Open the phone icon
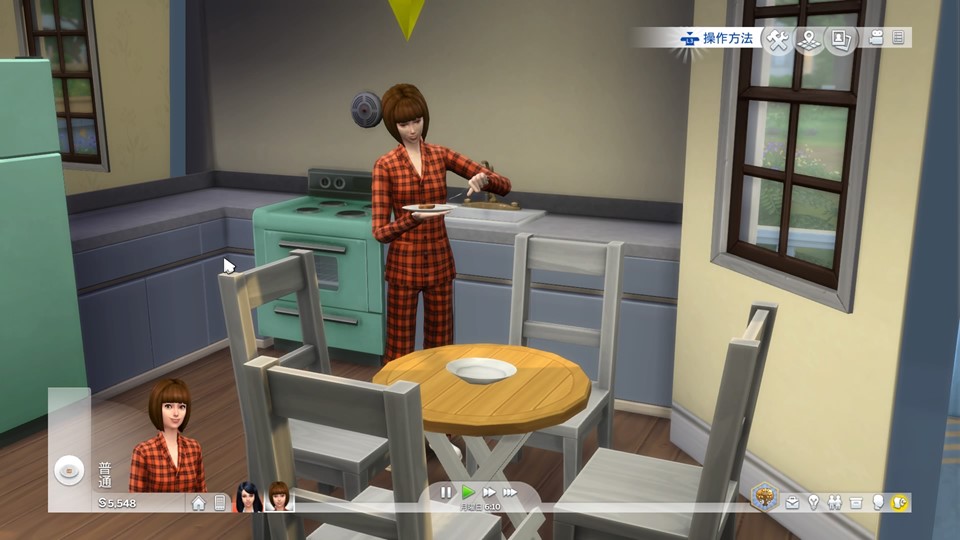Image resolution: width=960 pixels, height=540 pixels. [220, 503]
